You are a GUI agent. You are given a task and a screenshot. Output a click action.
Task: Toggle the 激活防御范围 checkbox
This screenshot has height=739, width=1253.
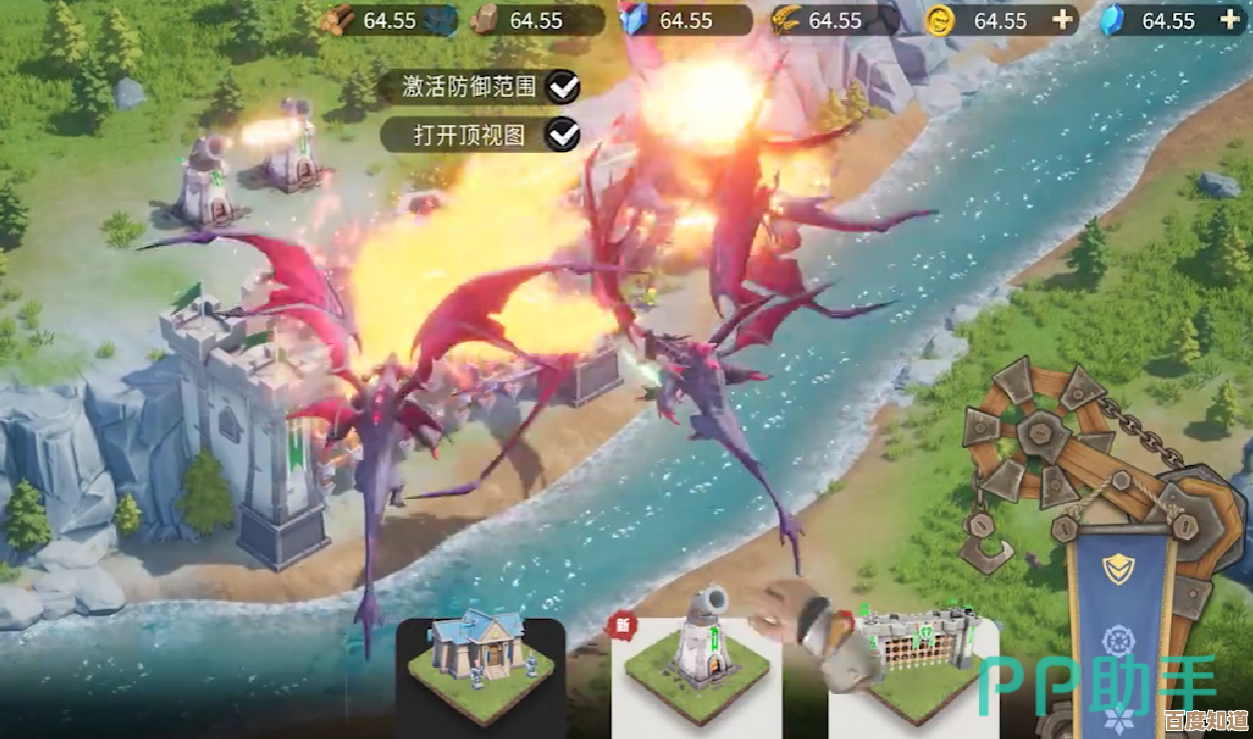coord(563,87)
